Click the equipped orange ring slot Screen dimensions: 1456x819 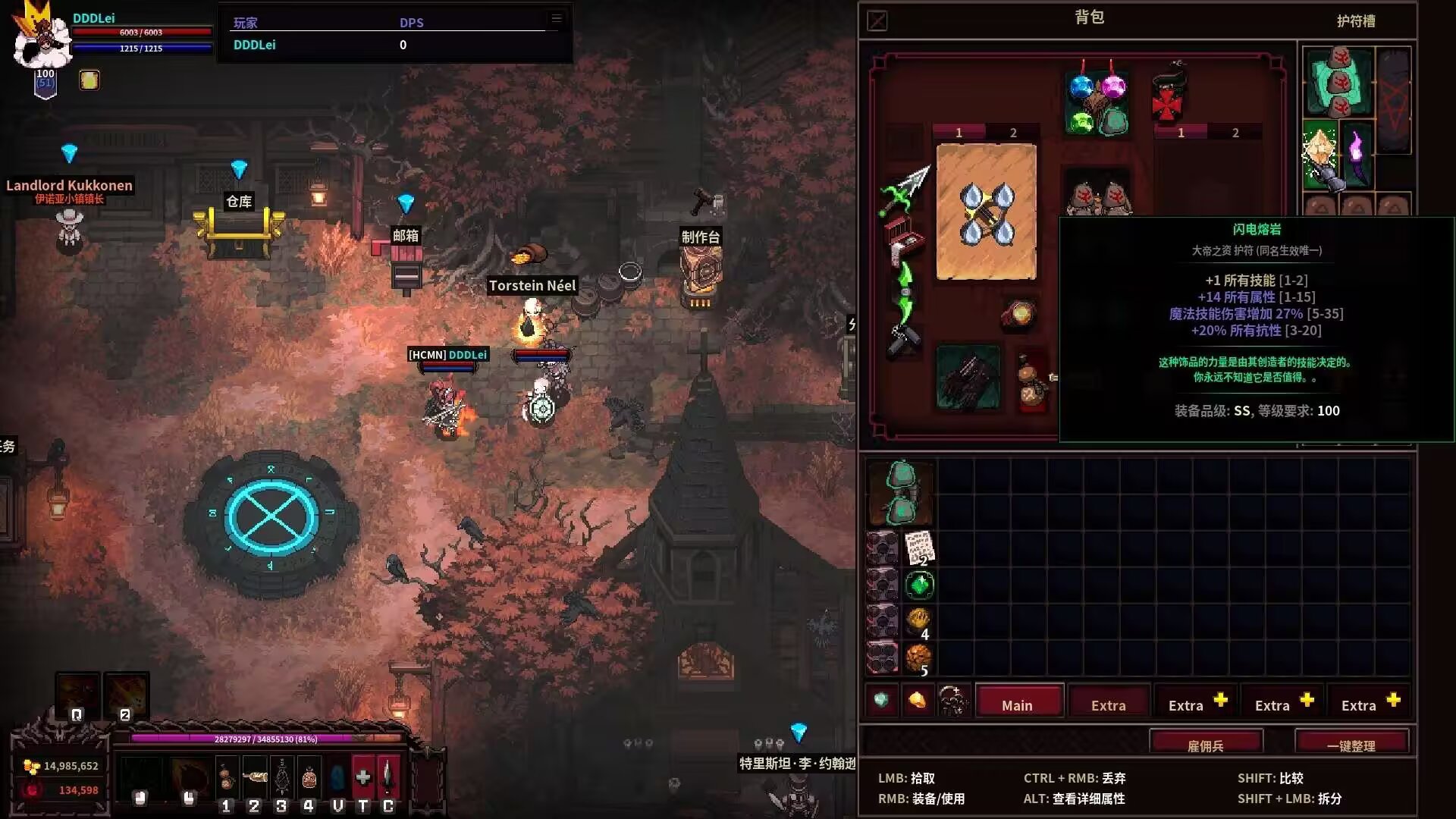pyautogui.click(x=1018, y=315)
